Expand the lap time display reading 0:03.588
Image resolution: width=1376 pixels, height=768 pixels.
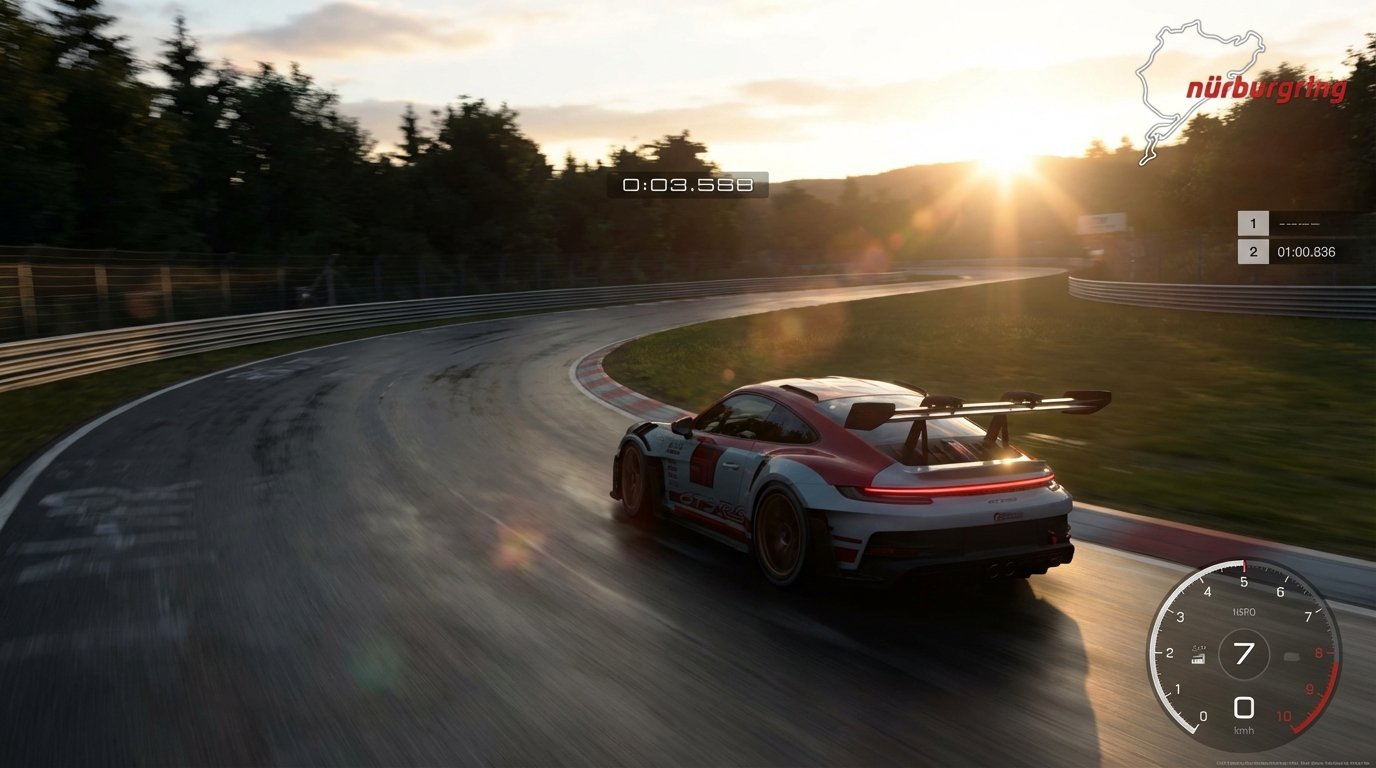pyautogui.click(x=687, y=185)
